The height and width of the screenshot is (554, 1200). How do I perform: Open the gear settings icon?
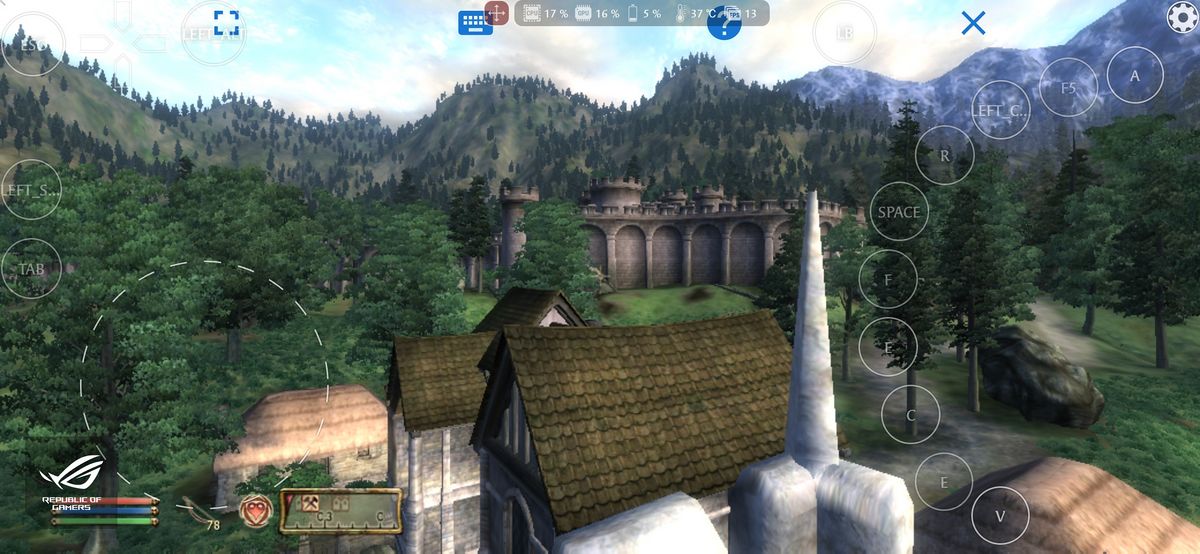pos(1183,16)
